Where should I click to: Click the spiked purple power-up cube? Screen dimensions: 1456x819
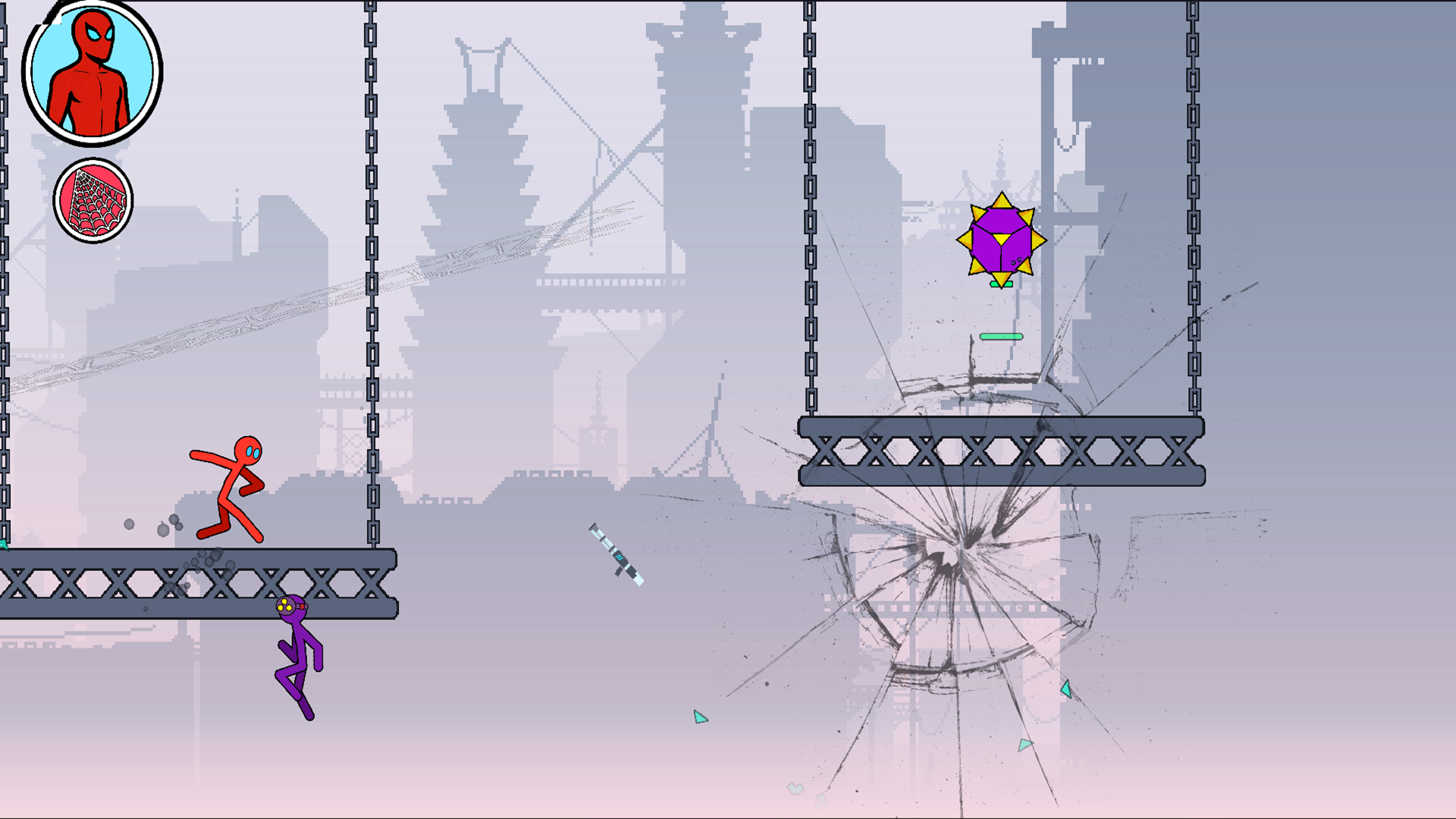[x=1003, y=240]
